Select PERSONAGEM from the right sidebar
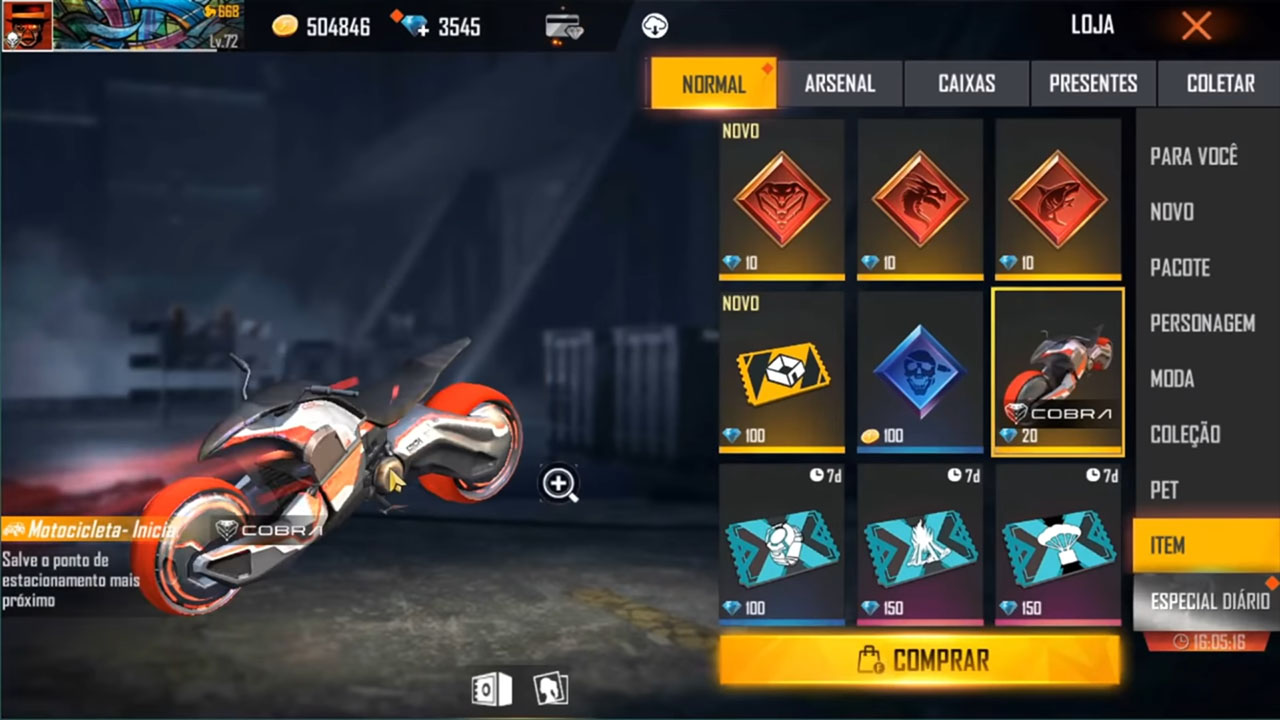The width and height of the screenshot is (1280, 720). (x=1204, y=324)
